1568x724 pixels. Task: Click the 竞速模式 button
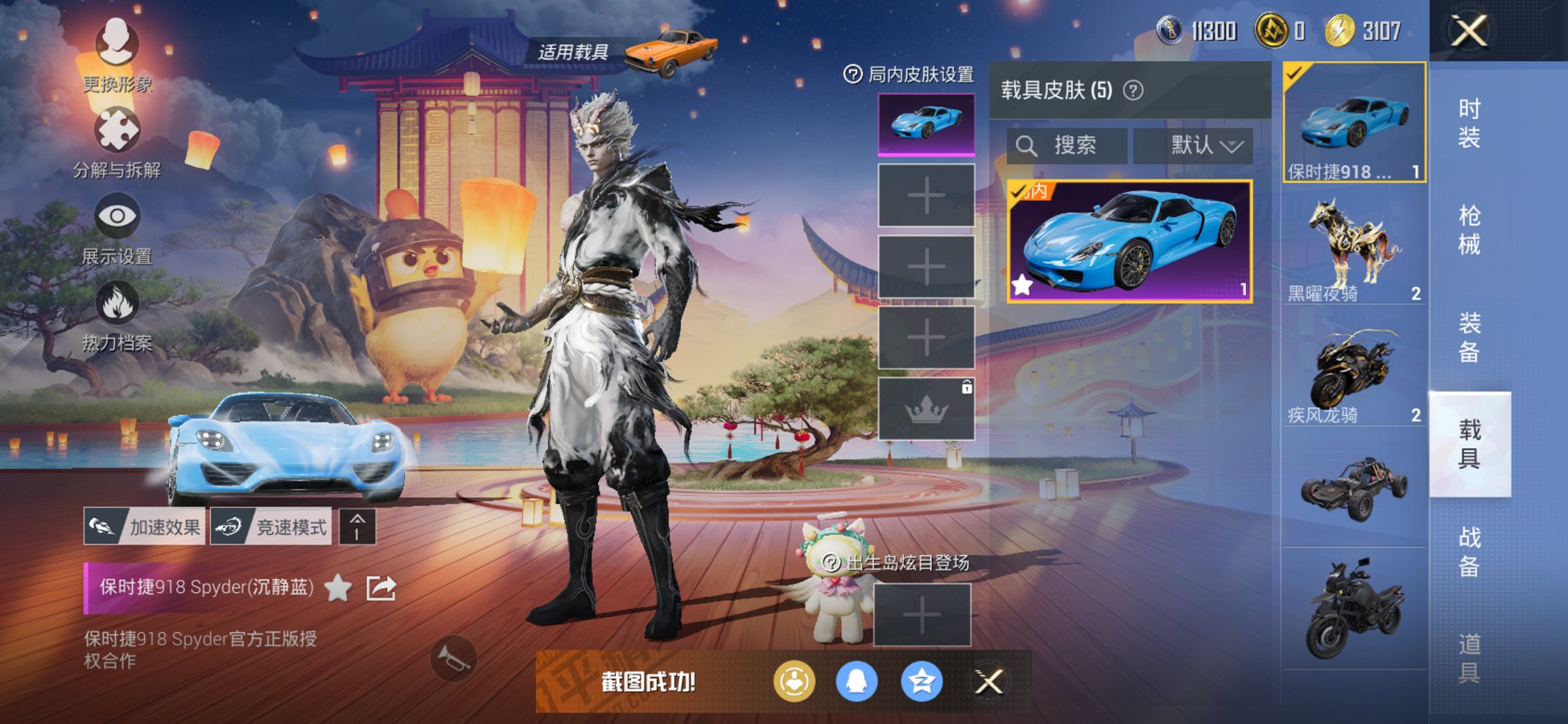[x=270, y=525]
